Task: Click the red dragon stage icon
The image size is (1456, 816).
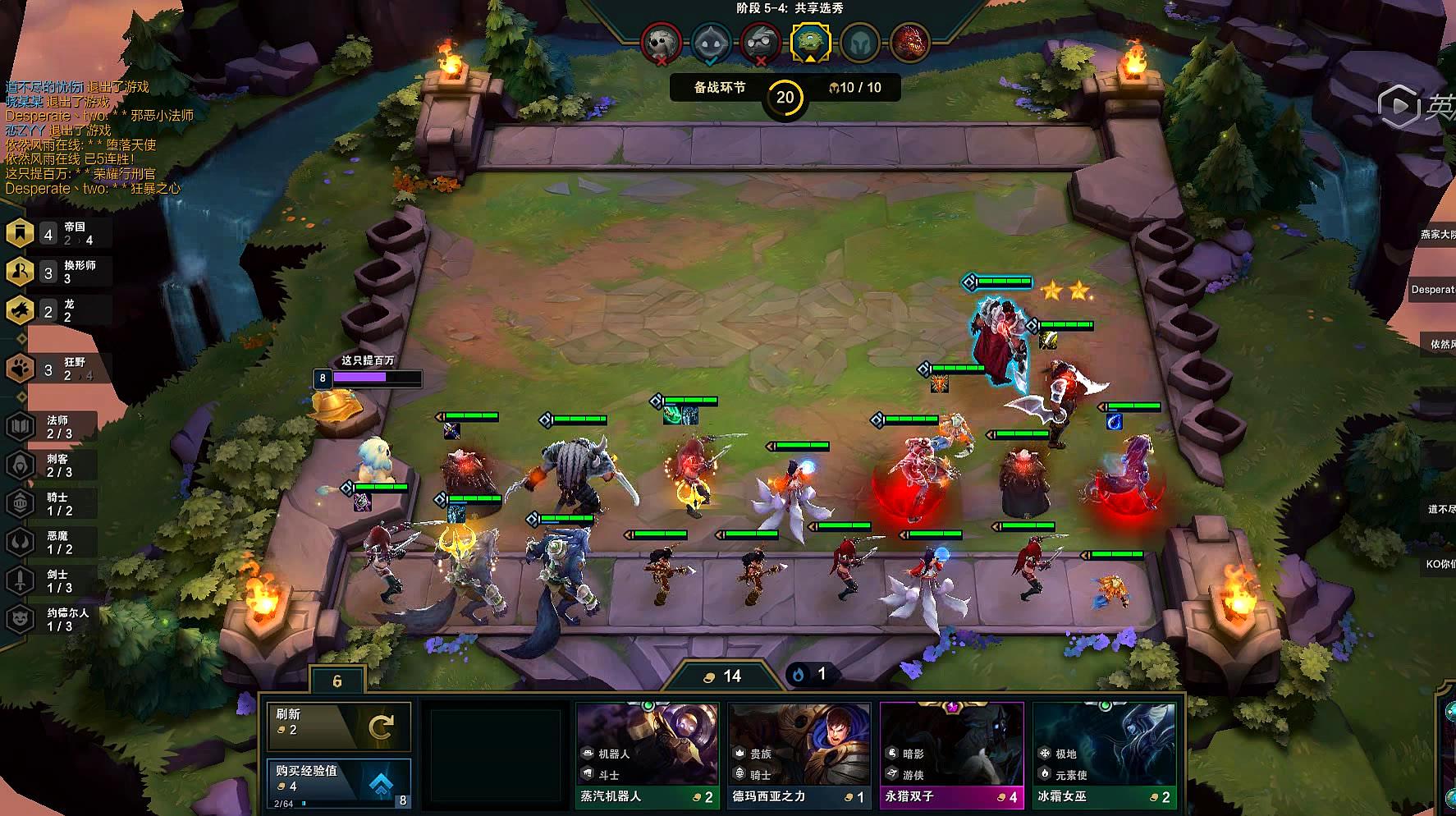Action: (x=909, y=41)
